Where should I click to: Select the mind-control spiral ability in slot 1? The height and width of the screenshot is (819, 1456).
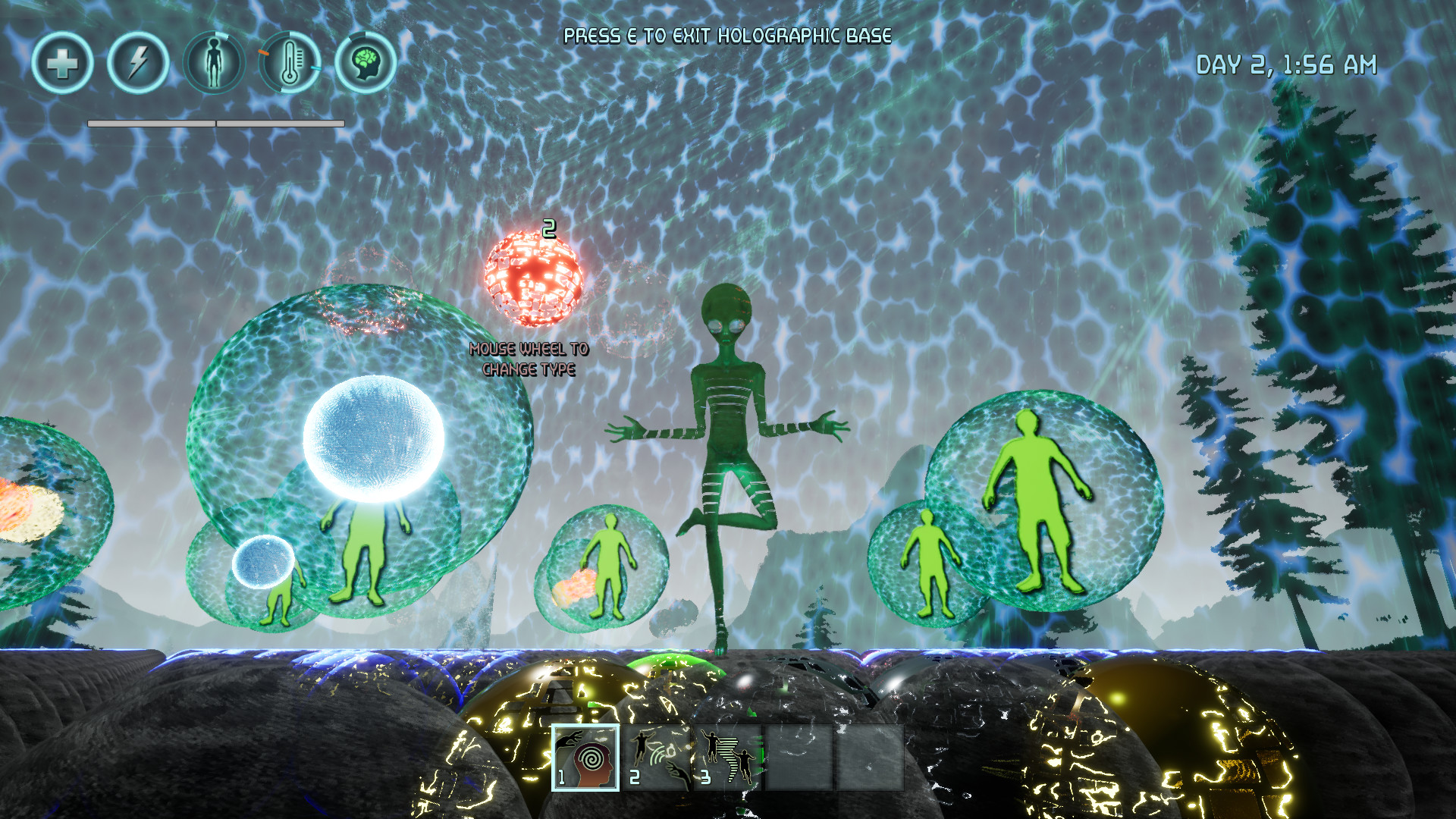pyautogui.click(x=587, y=758)
